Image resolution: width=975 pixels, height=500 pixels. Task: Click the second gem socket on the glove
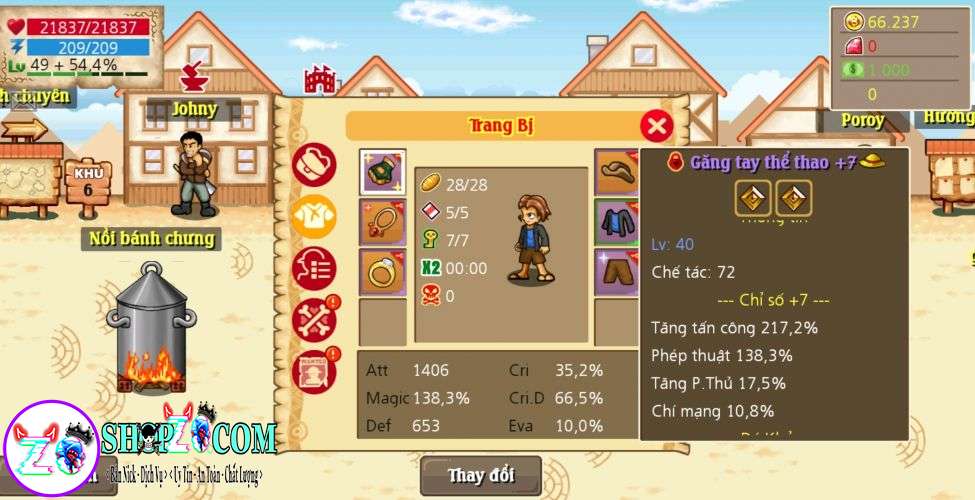pos(794,198)
